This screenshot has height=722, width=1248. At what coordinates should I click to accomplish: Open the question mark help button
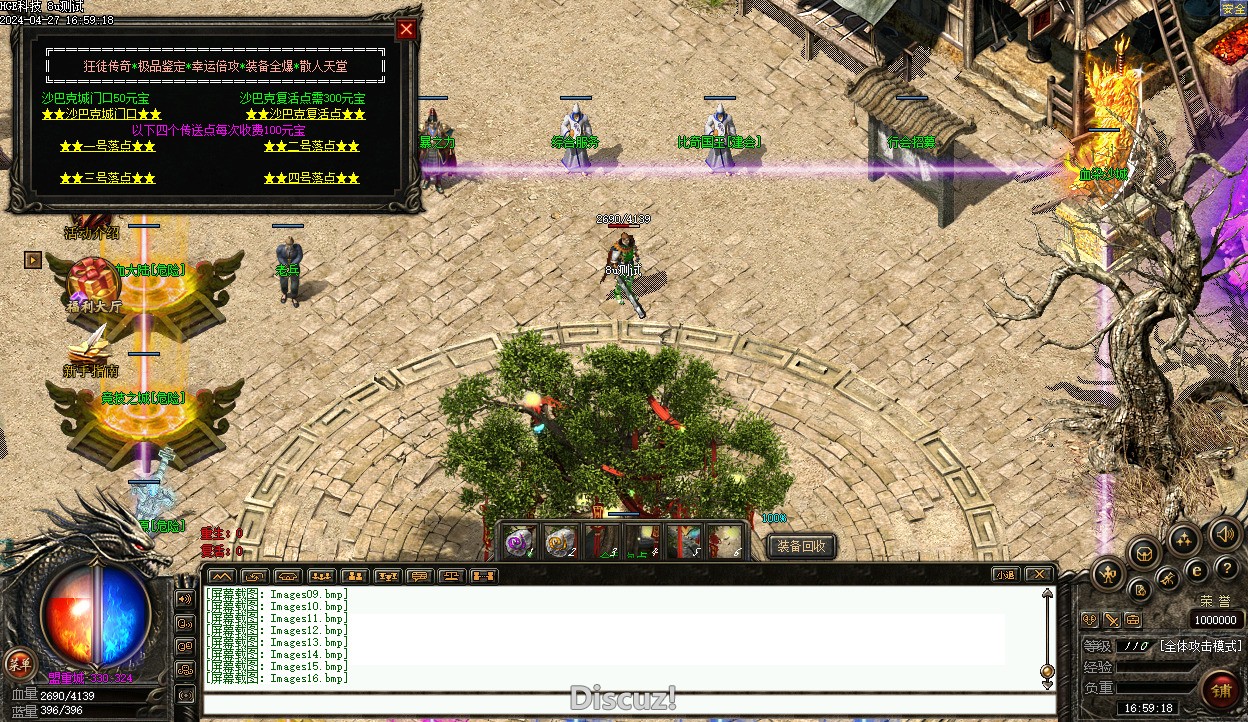(x=1228, y=569)
